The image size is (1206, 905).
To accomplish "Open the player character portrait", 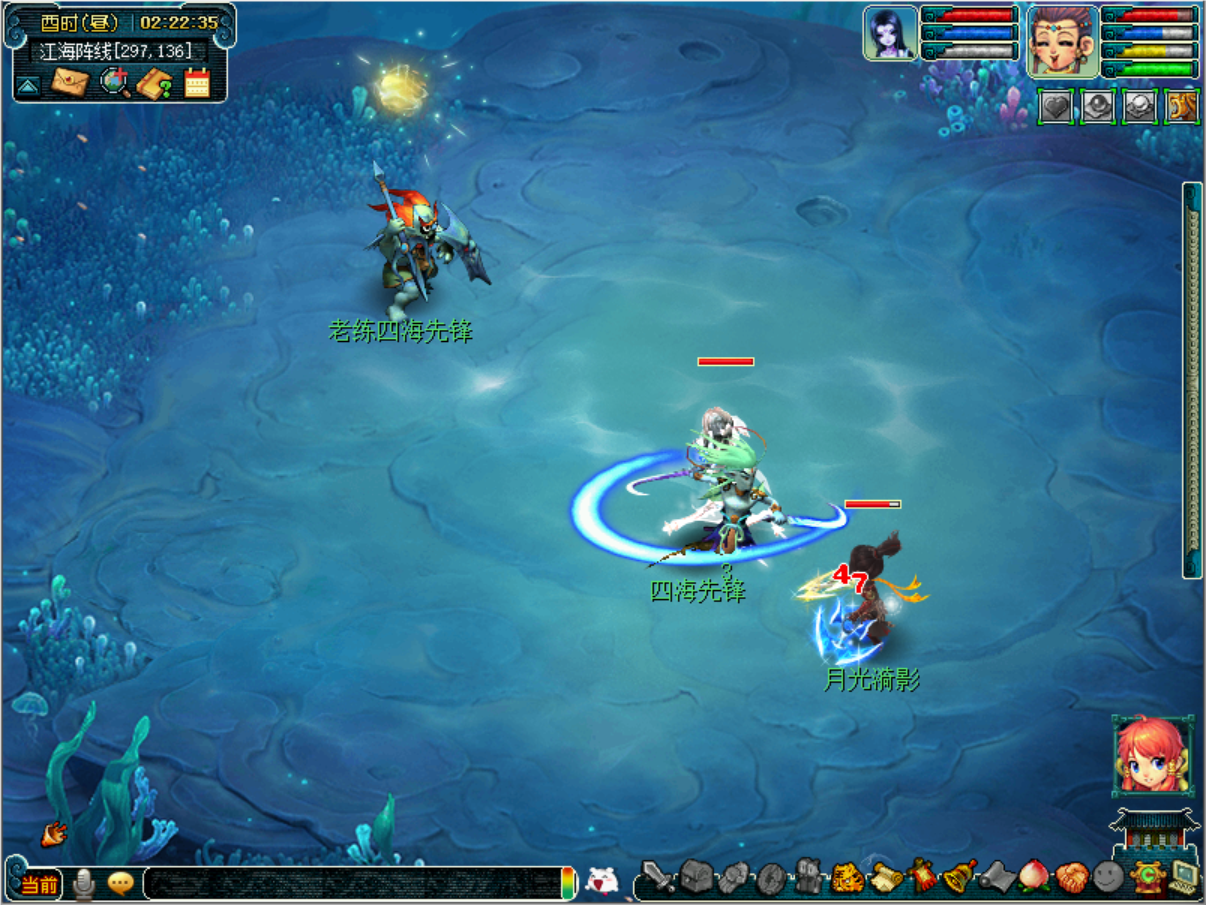I will point(1063,42).
